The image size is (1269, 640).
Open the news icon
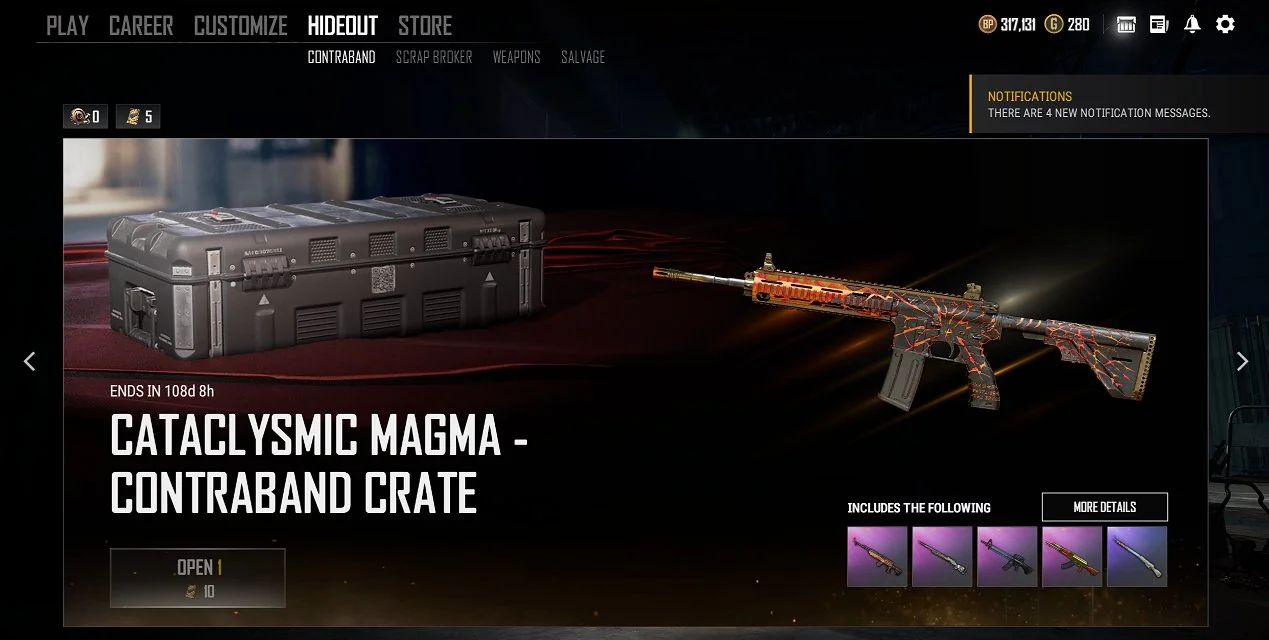tap(1159, 25)
